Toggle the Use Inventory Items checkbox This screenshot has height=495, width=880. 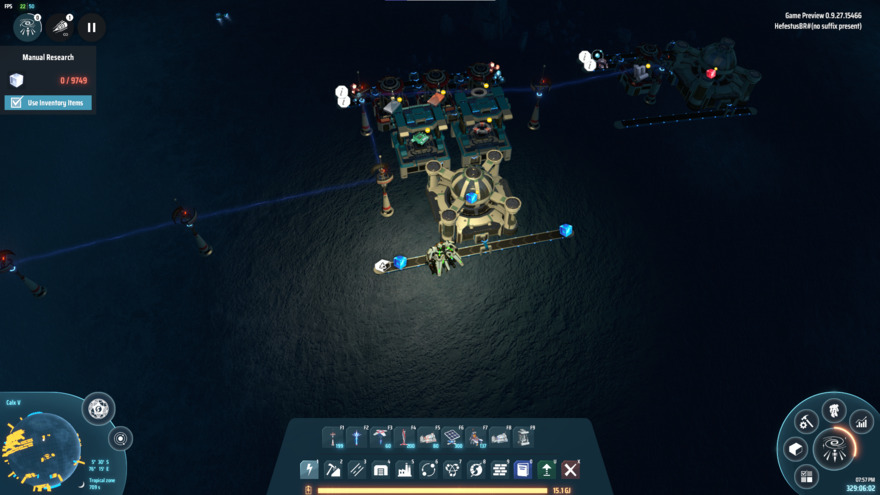point(15,103)
